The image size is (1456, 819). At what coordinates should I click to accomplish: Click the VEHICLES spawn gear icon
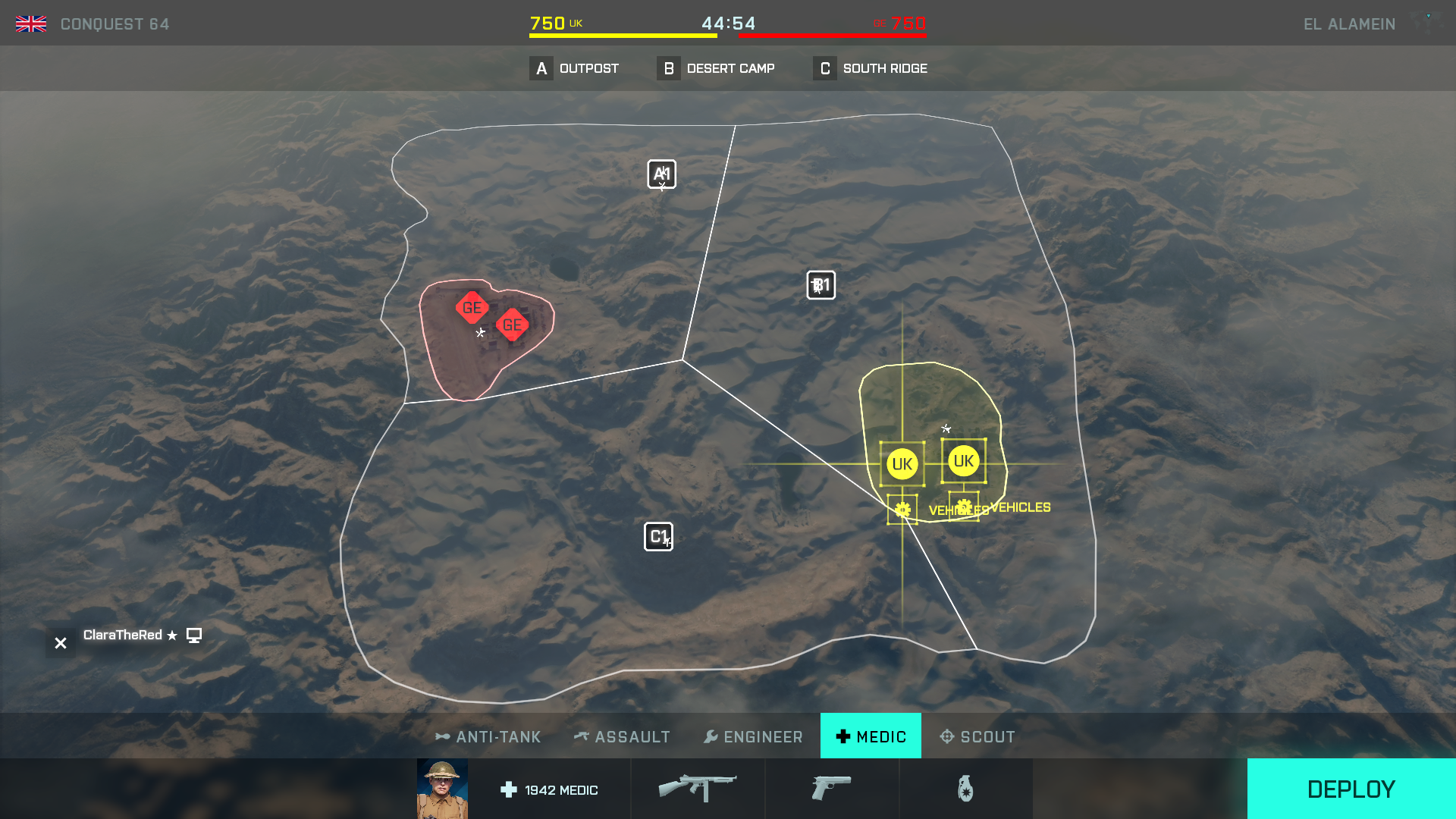pyautogui.click(x=902, y=509)
